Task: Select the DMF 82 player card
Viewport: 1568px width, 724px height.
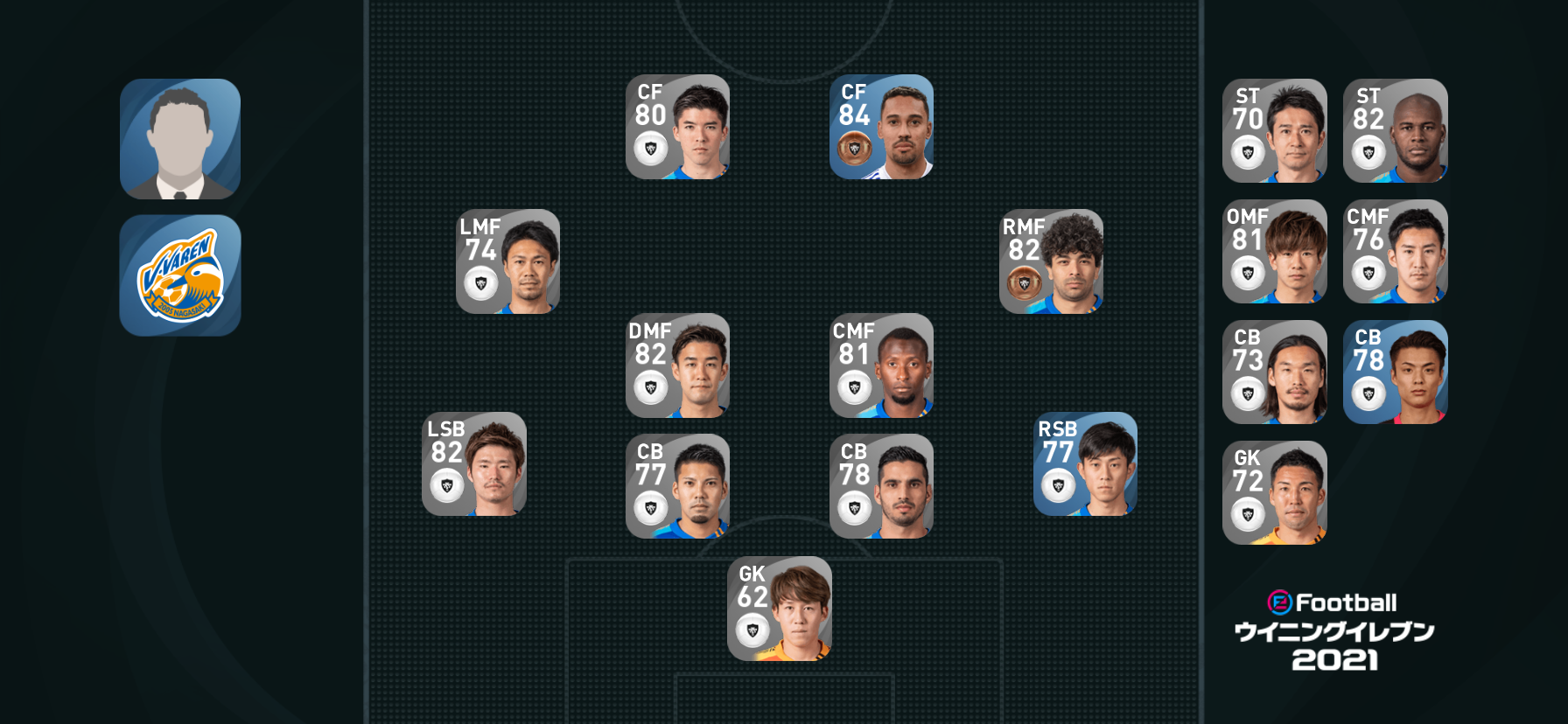Action: (677, 365)
